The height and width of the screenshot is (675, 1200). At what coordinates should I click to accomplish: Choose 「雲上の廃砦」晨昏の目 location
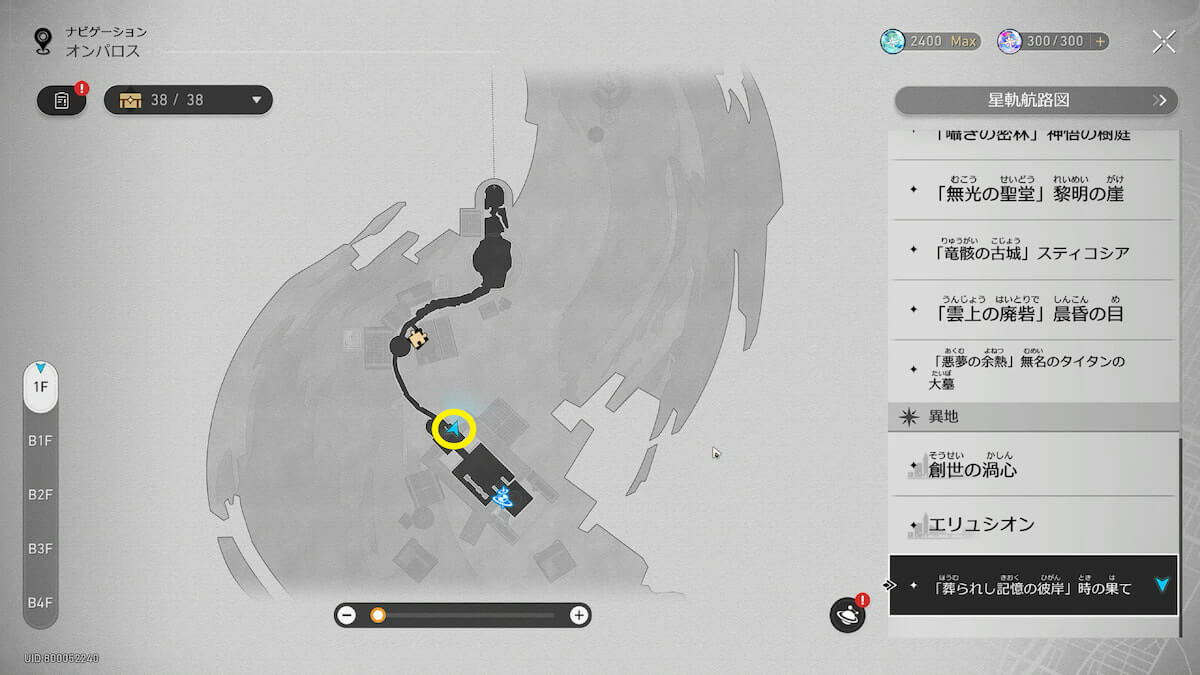(x=1030, y=311)
